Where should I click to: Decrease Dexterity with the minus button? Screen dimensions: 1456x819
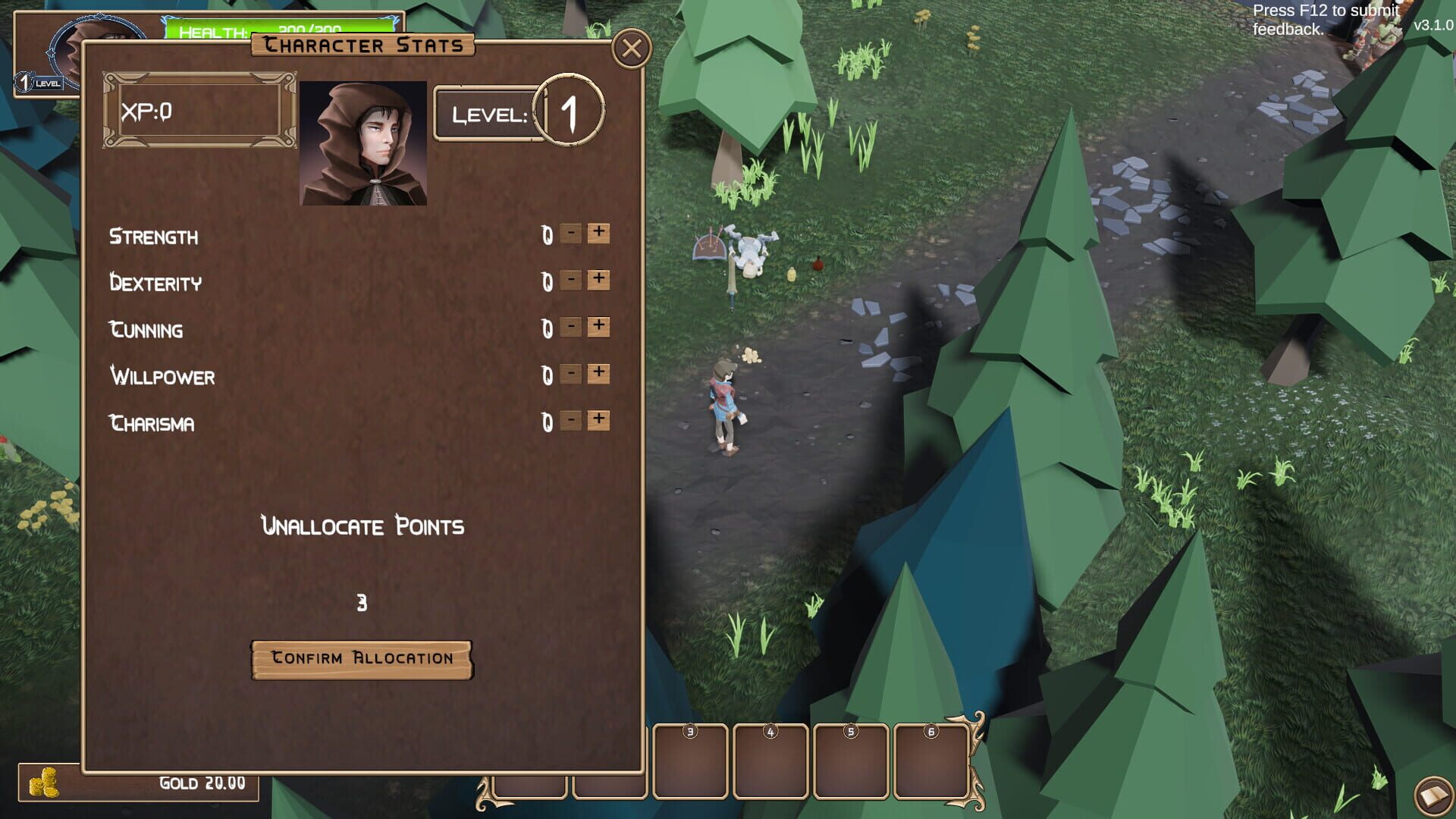570,281
